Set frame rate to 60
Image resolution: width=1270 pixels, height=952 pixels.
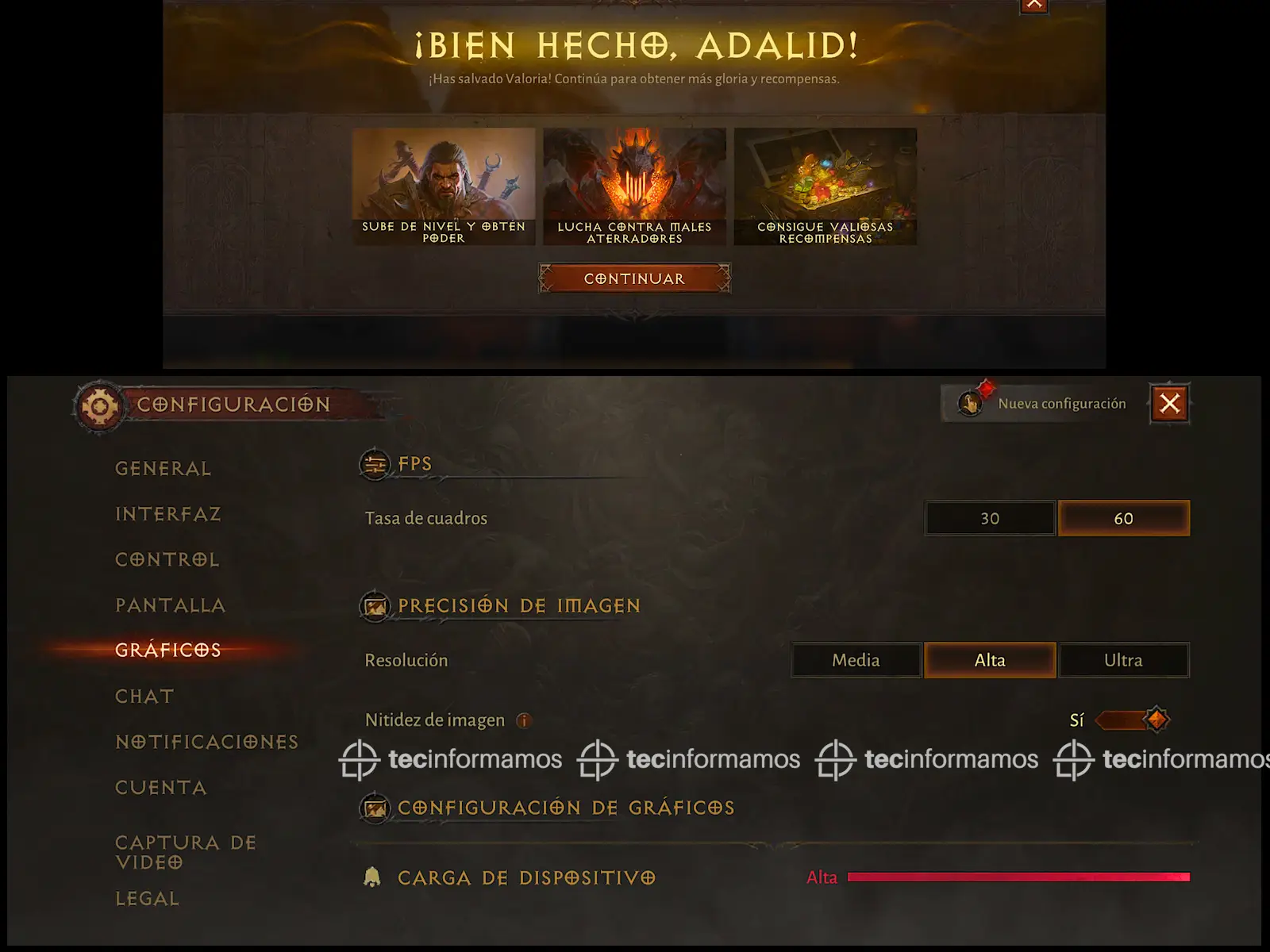(1123, 518)
